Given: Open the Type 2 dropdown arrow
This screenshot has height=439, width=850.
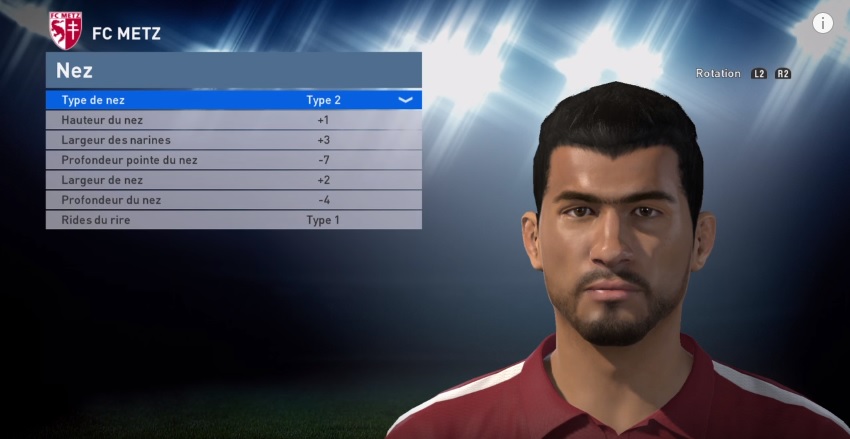Looking at the screenshot, I should [x=405, y=100].
